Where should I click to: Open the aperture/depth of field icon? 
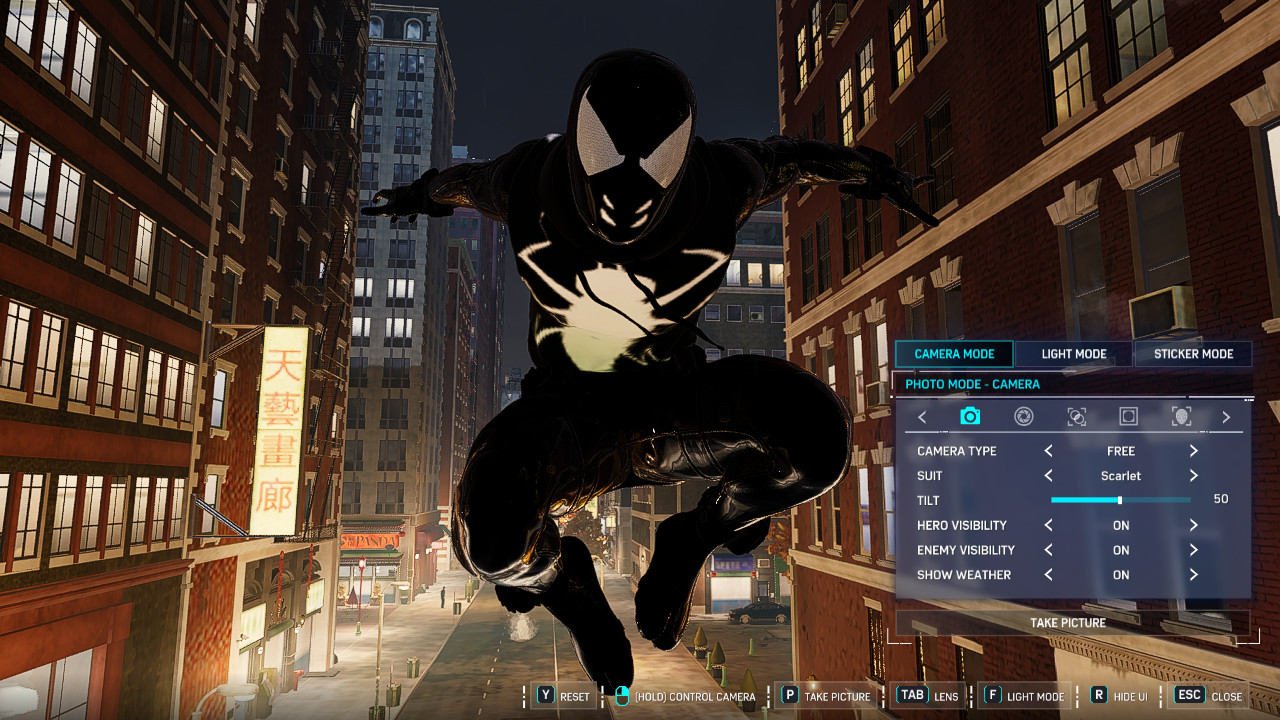[x=1022, y=417]
